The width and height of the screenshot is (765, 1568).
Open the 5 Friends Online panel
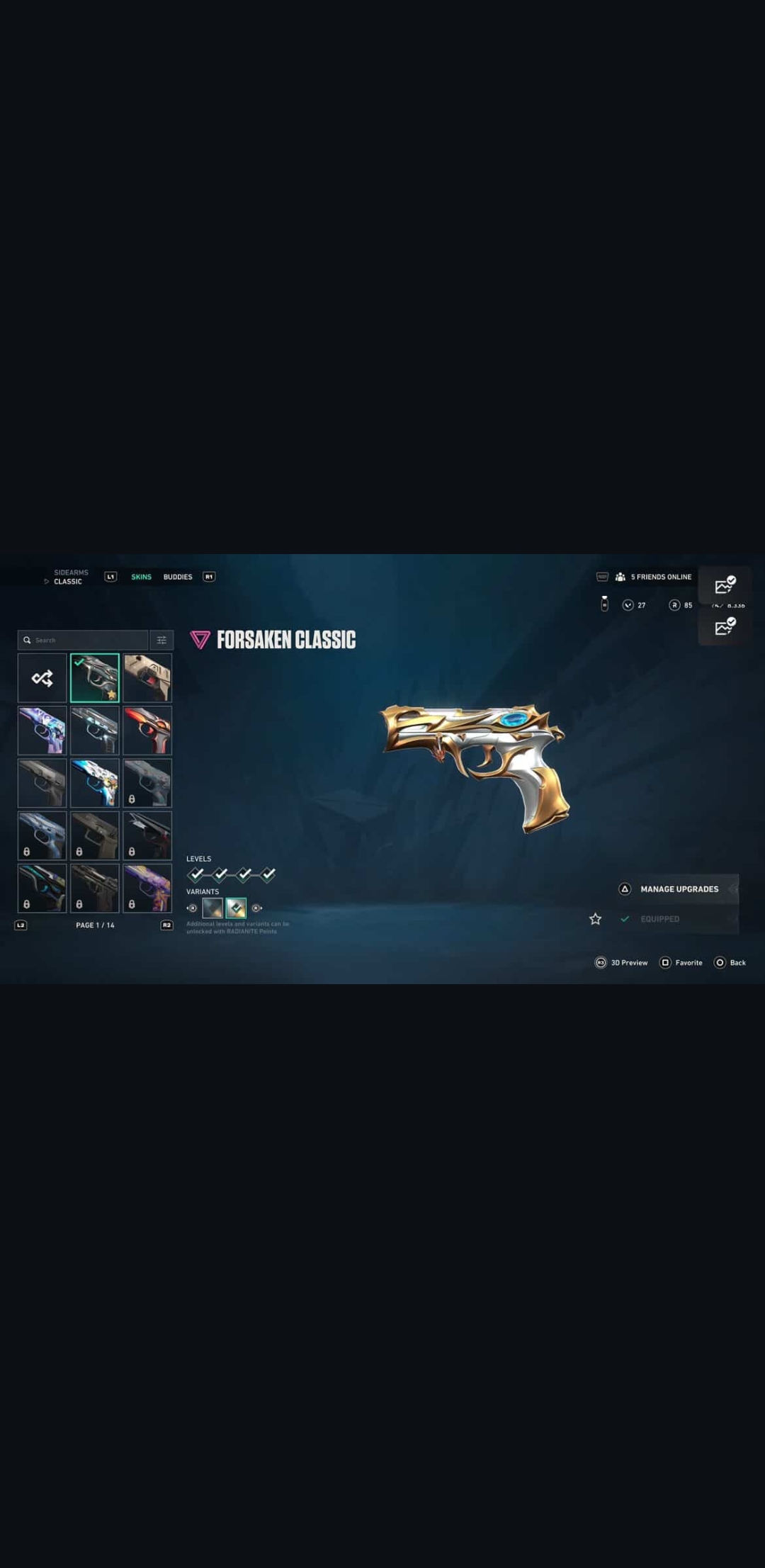pos(653,577)
